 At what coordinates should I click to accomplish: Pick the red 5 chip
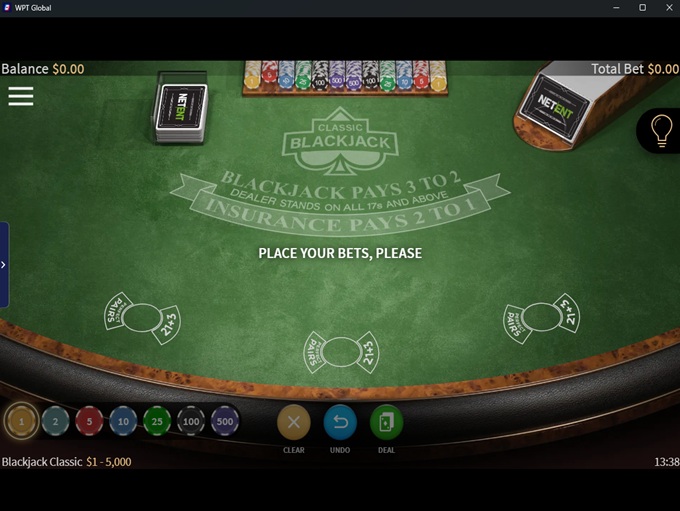coord(89,422)
